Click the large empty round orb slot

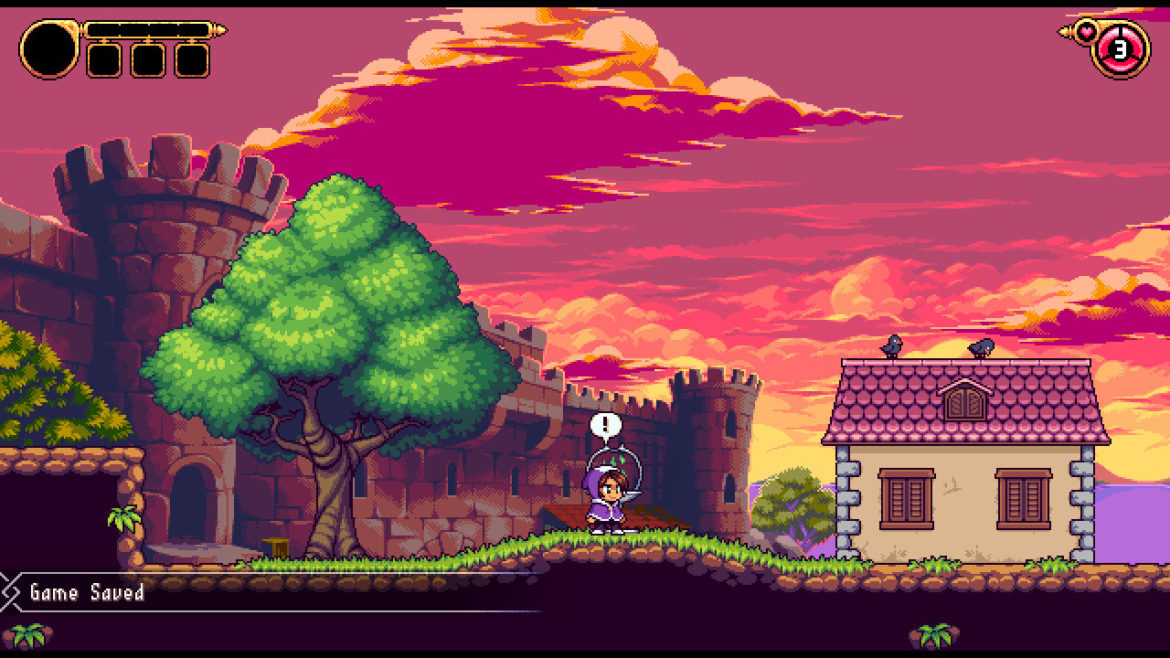point(48,50)
